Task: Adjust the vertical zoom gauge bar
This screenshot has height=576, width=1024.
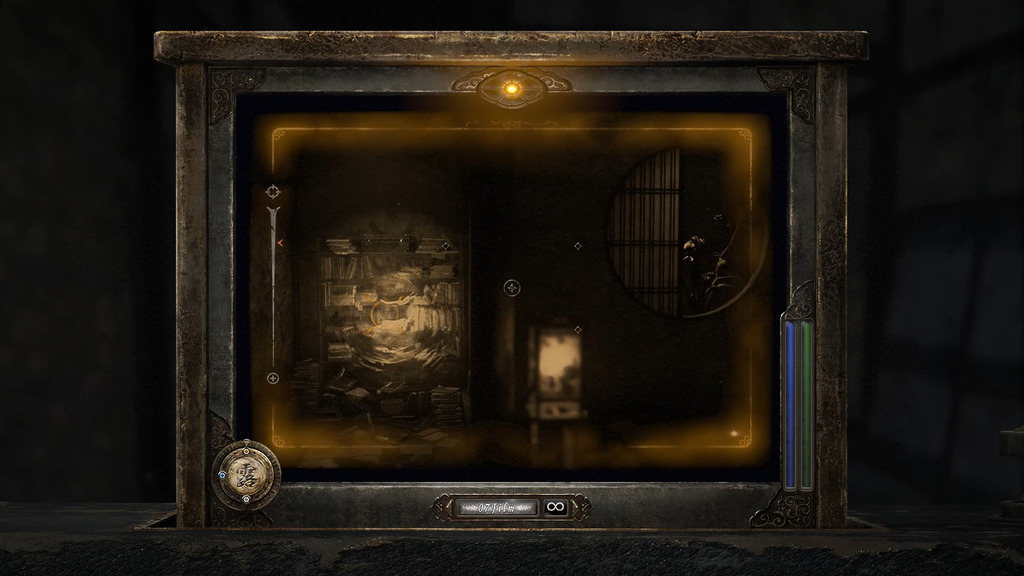Action: pos(273,285)
